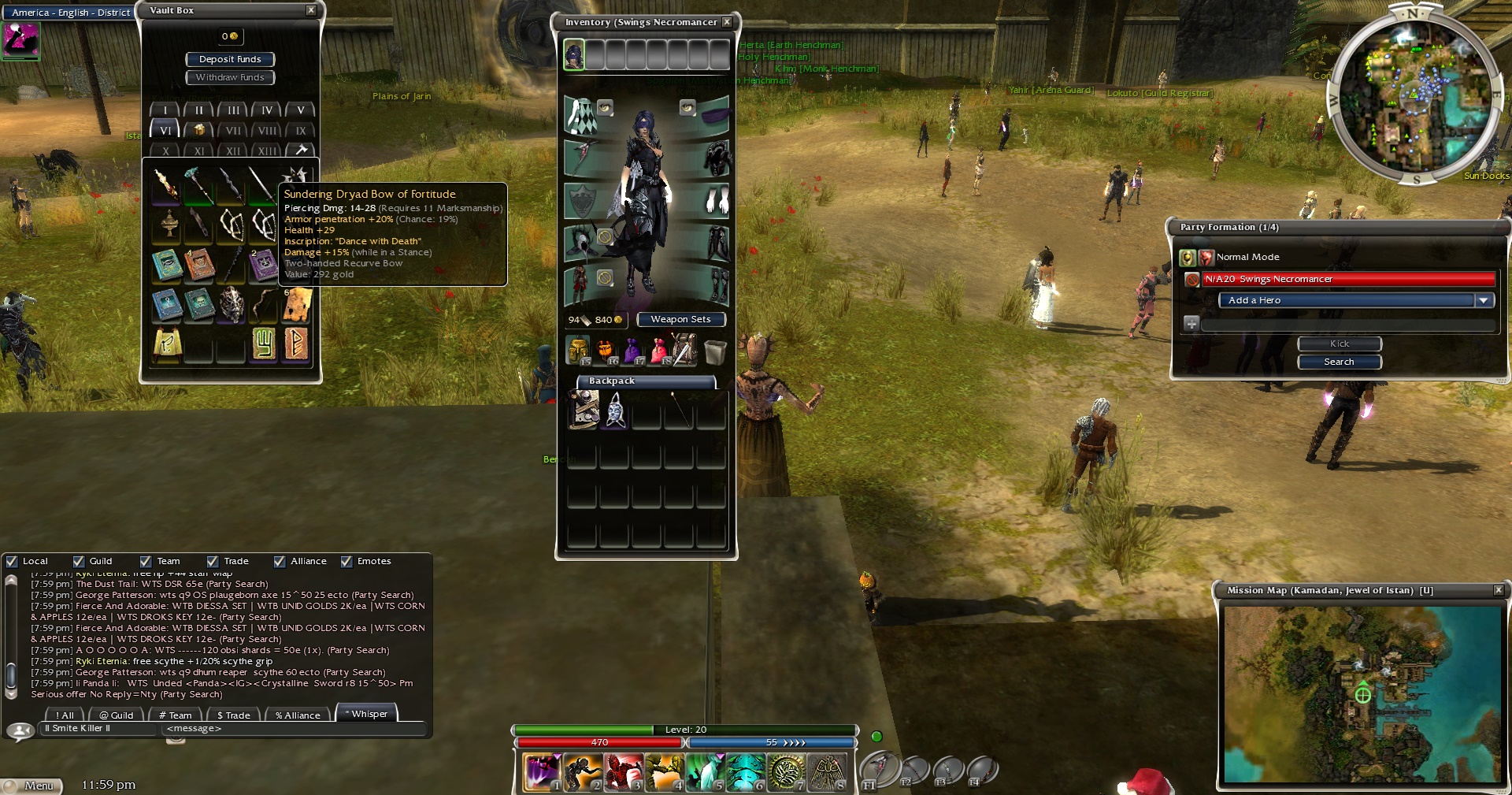Click the circular compass minimap
The image size is (1512, 795).
tap(1414, 96)
